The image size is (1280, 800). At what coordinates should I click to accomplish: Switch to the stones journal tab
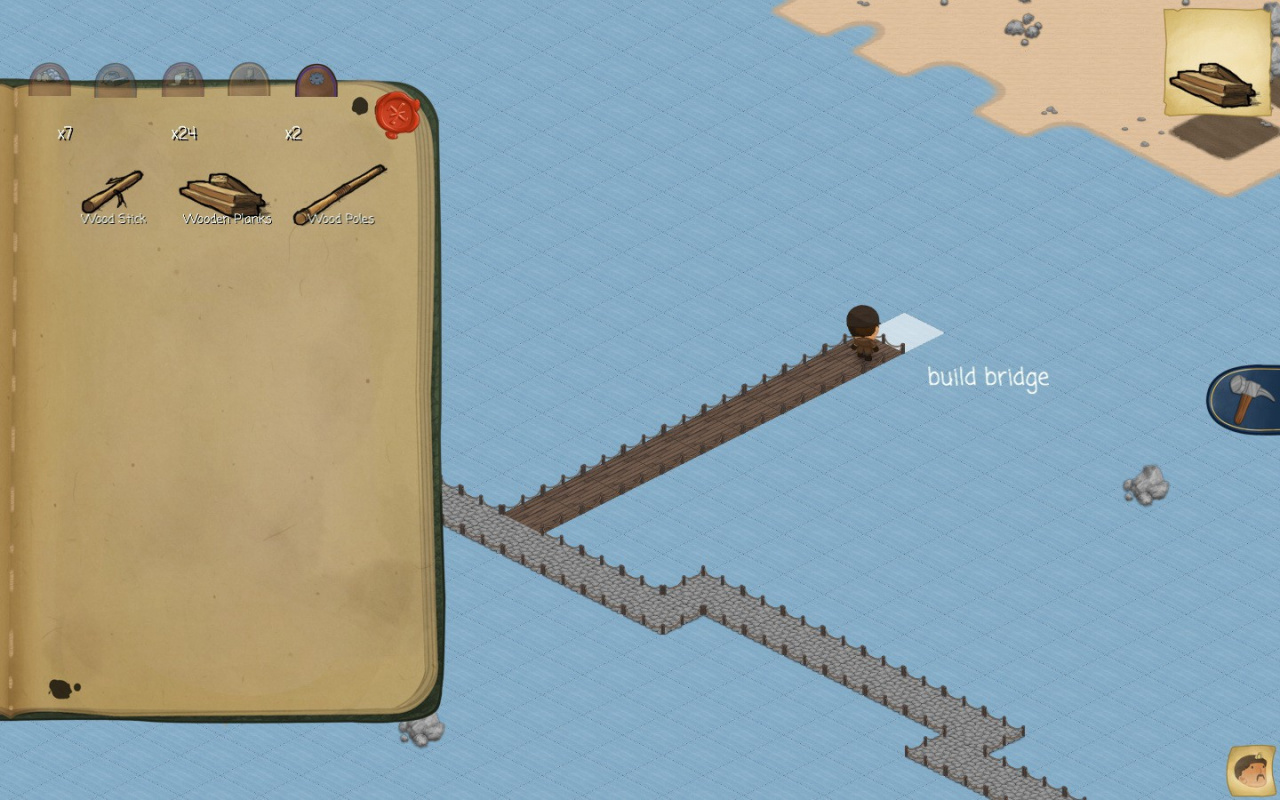[49, 80]
